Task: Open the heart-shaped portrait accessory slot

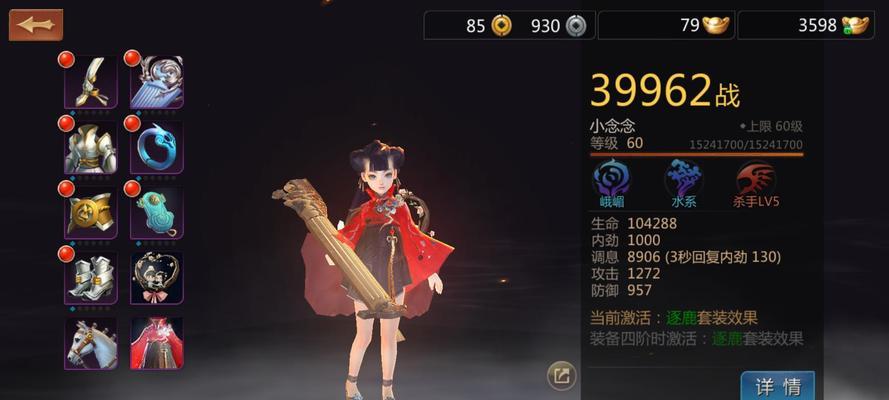Action: click(157, 277)
